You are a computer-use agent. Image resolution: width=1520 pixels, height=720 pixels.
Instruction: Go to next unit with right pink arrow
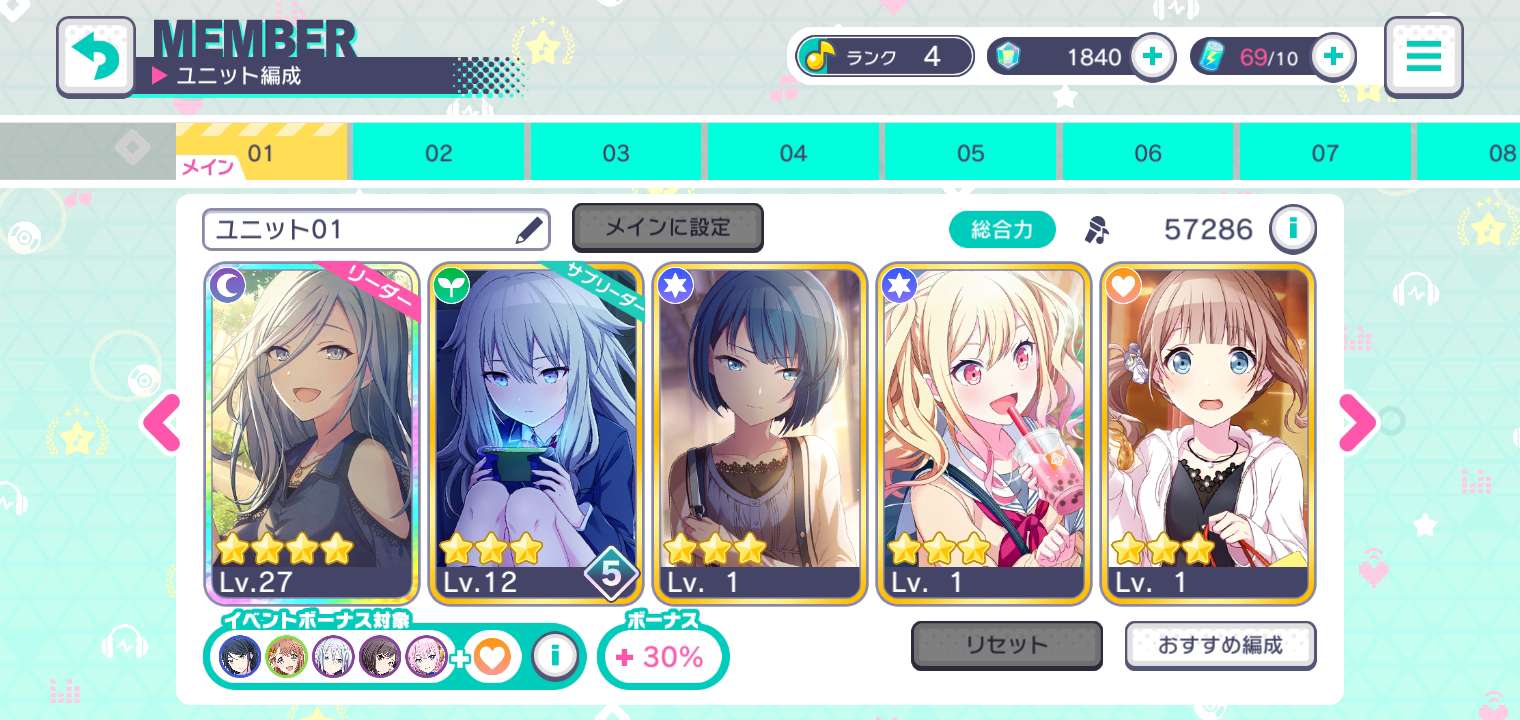[x=1357, y=424]
